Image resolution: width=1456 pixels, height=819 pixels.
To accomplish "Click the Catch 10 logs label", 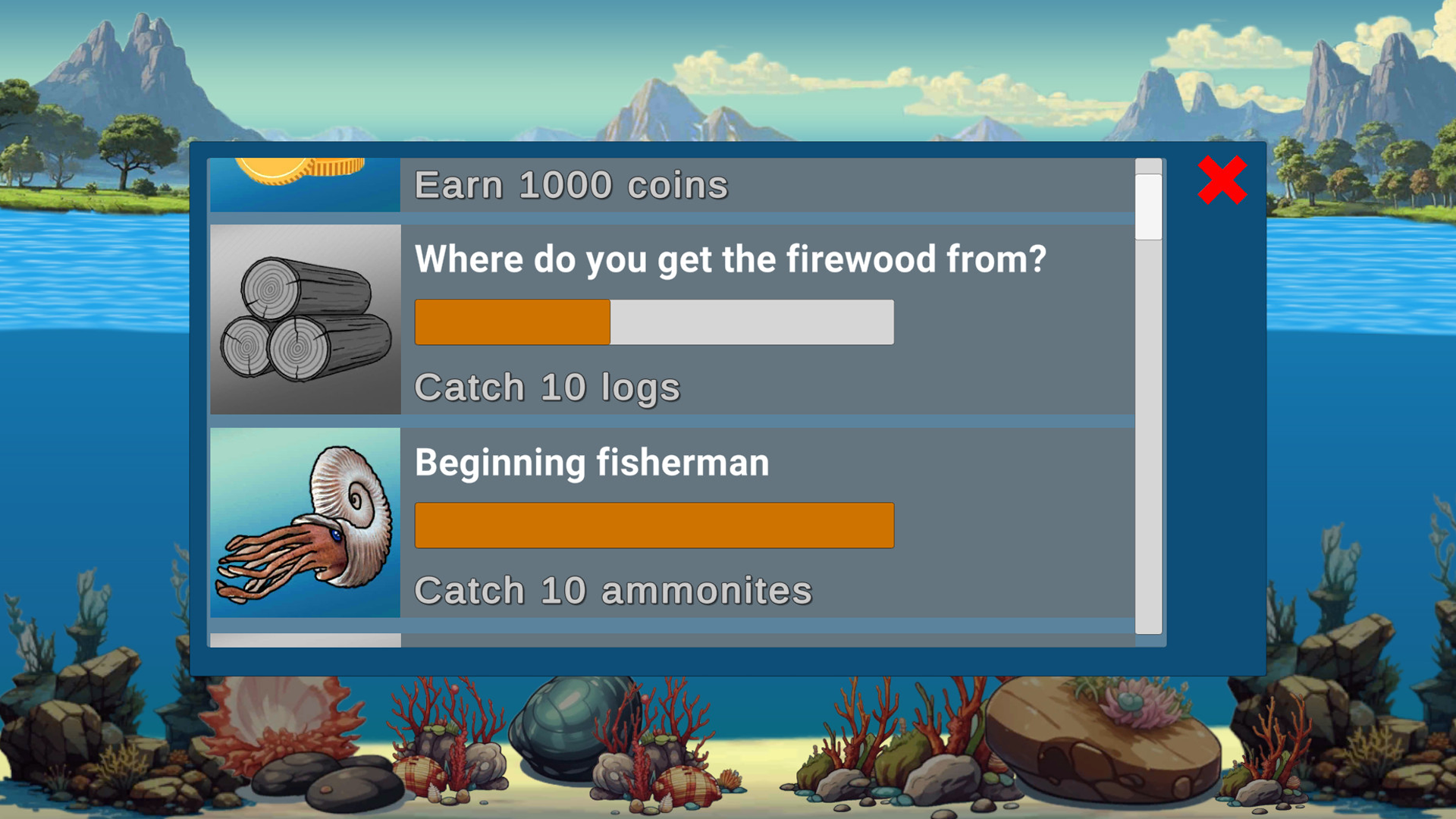I will point(547,387).
